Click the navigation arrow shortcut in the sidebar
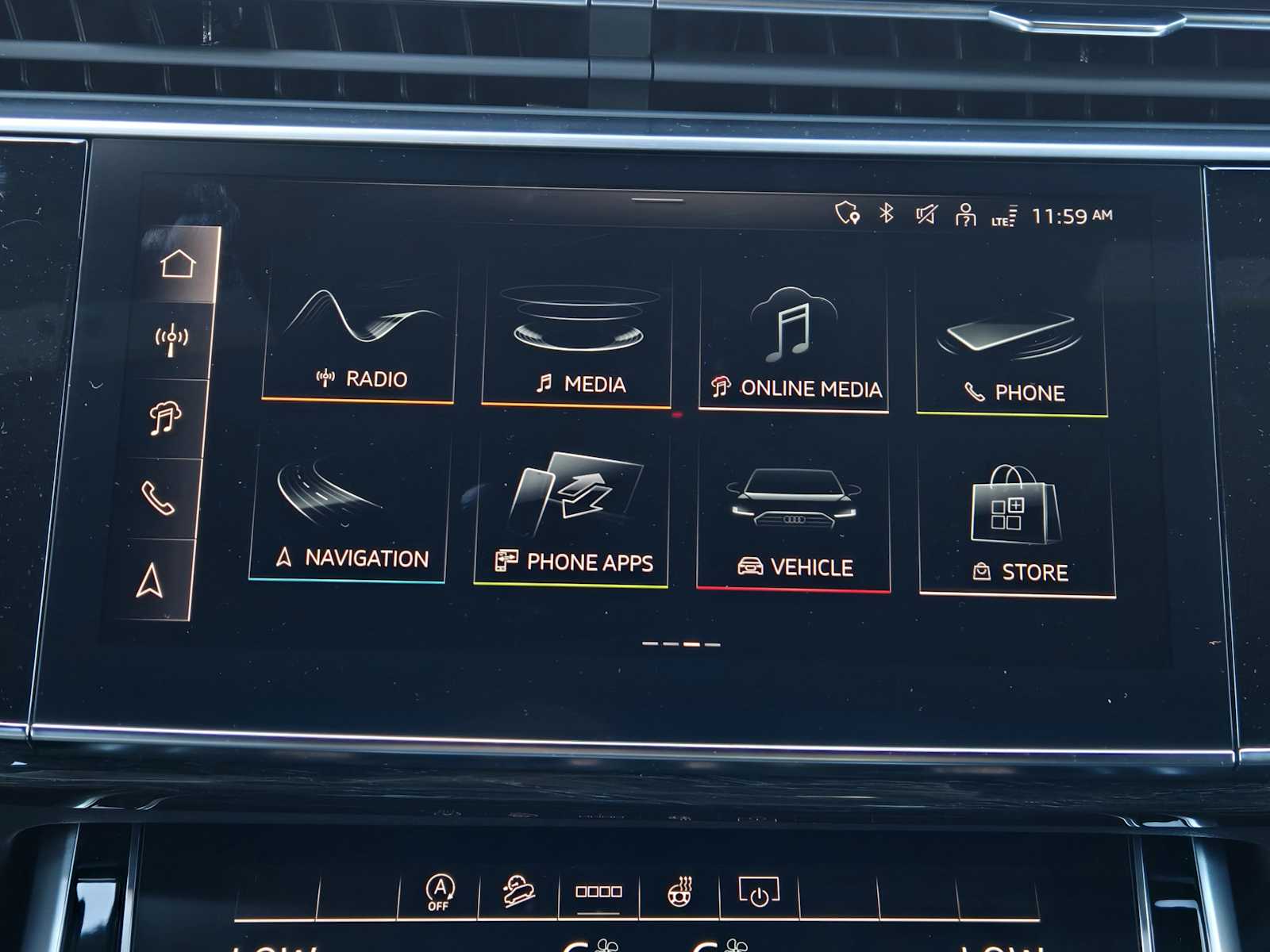Screen dimensions: 1270x952 tap(150, 580)
